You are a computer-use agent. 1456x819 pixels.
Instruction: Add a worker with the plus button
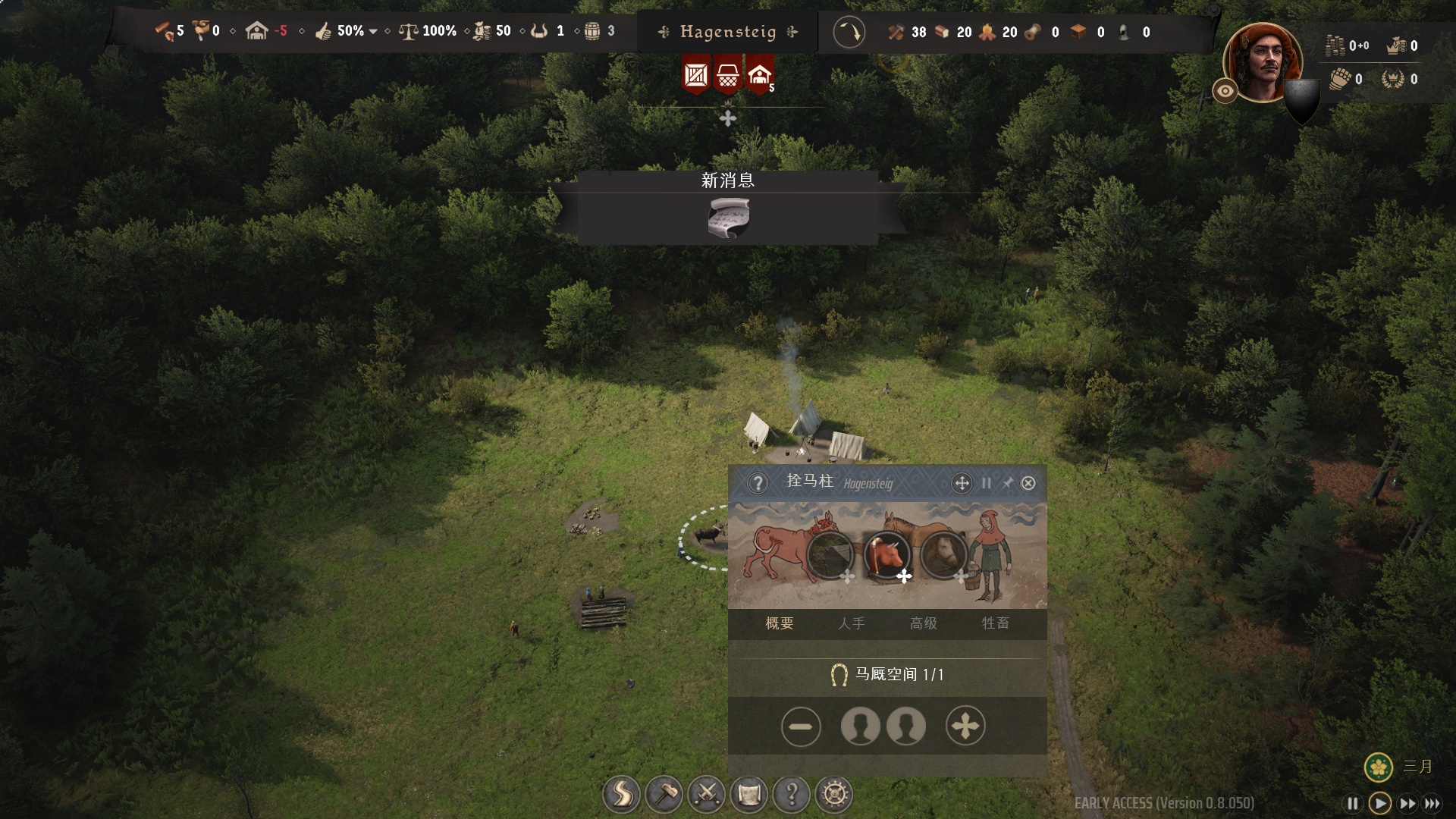click(x=965, y=726)
